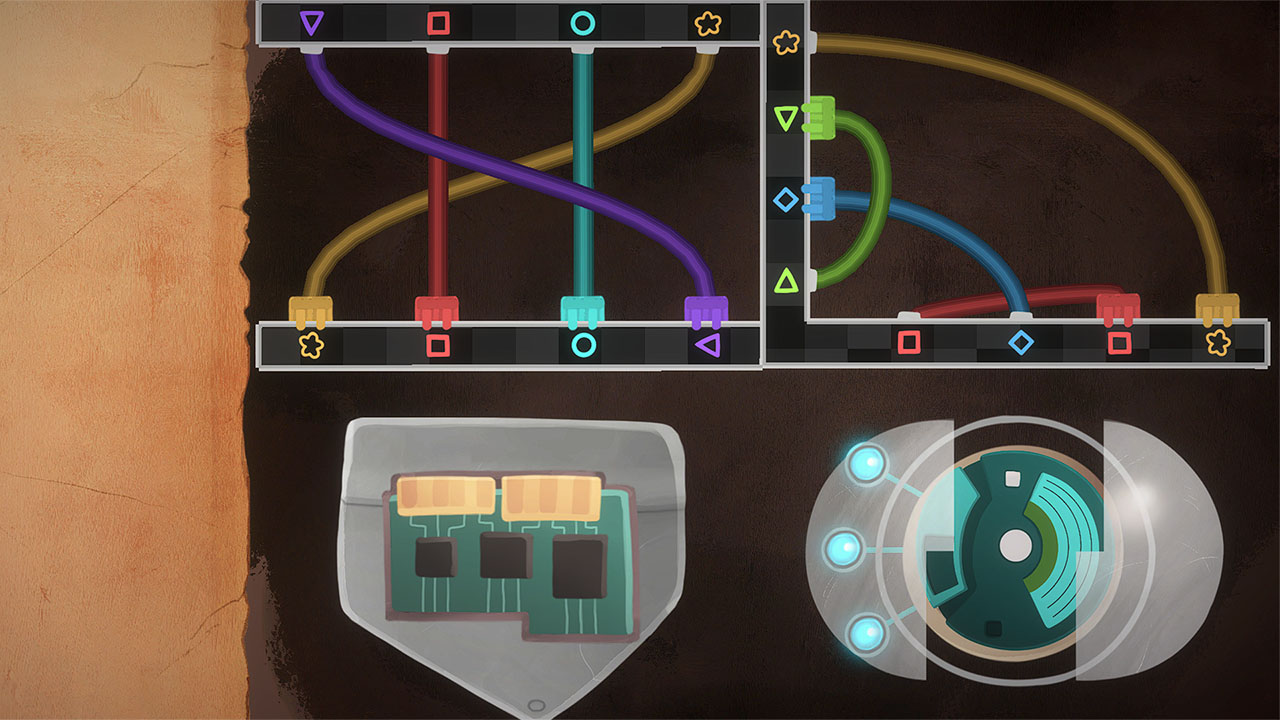Click the purple sideways triangle on the bottom rail
The height and width of the screenshot is (720, 1280).
(x=707, y=342)
